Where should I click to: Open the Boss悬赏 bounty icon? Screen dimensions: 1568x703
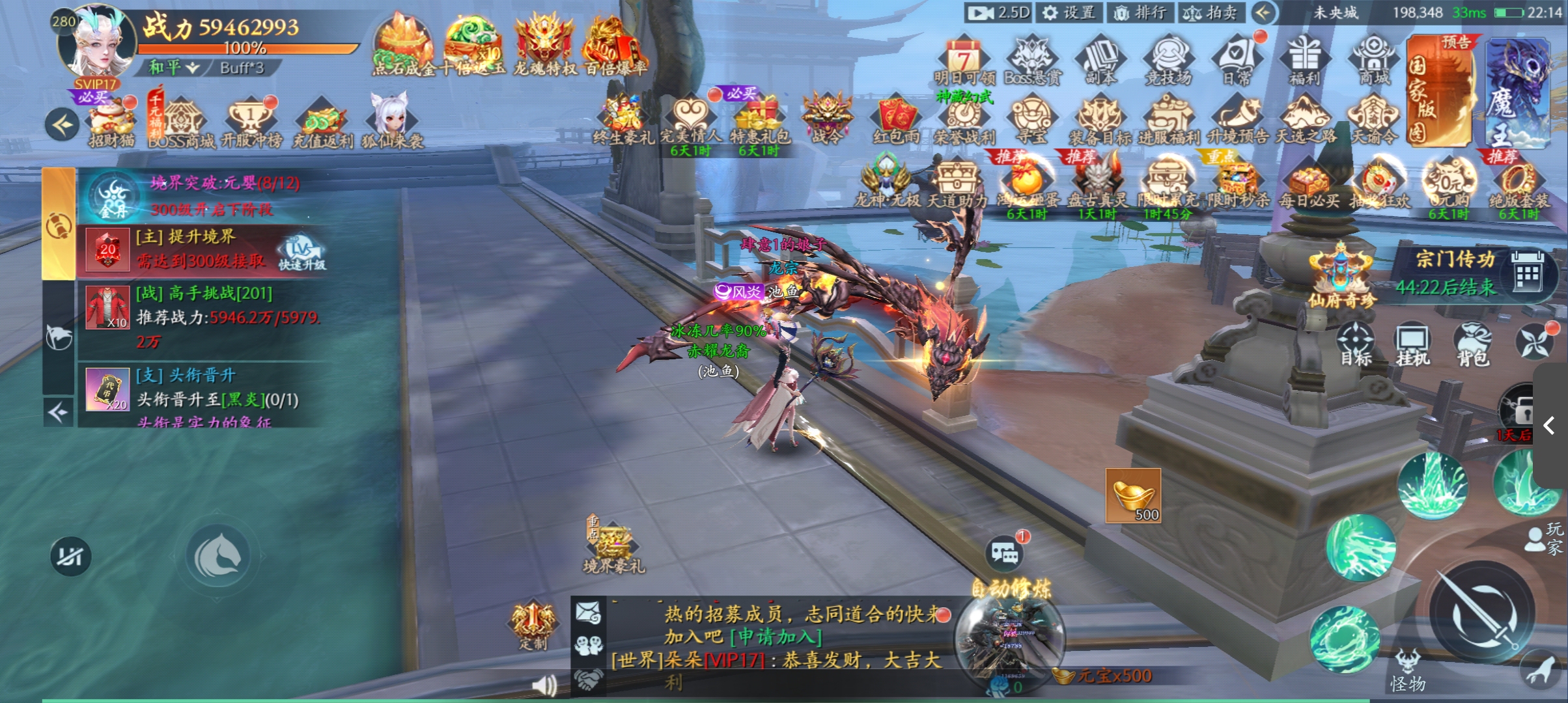(1032, 61)
